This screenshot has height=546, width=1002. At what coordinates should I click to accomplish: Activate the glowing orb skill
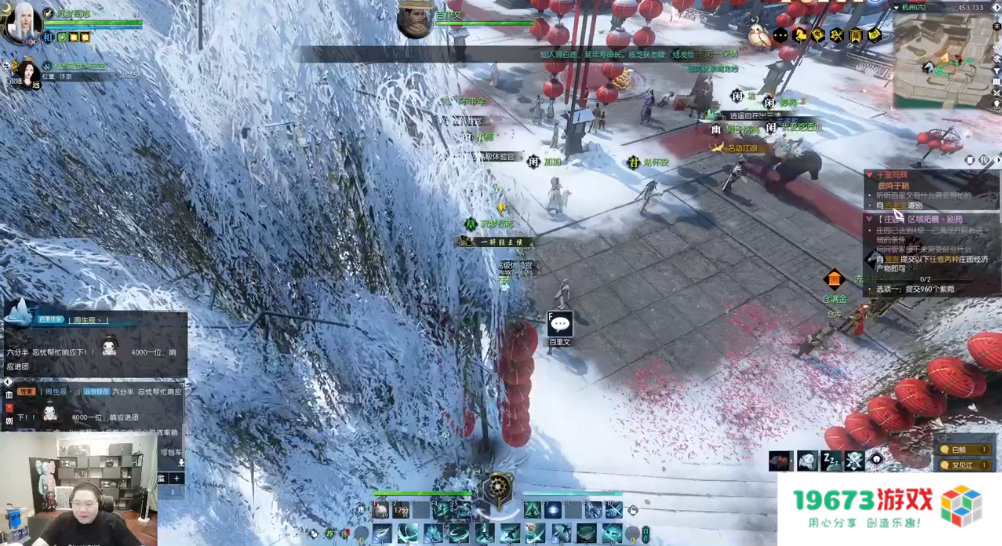(553, 511)
